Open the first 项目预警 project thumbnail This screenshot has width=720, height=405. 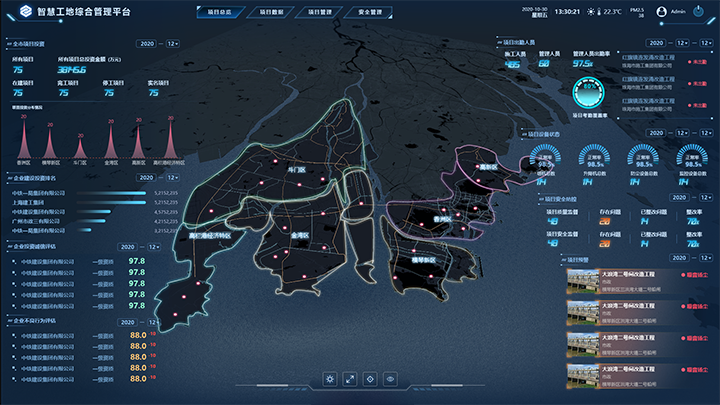(581, 279)
